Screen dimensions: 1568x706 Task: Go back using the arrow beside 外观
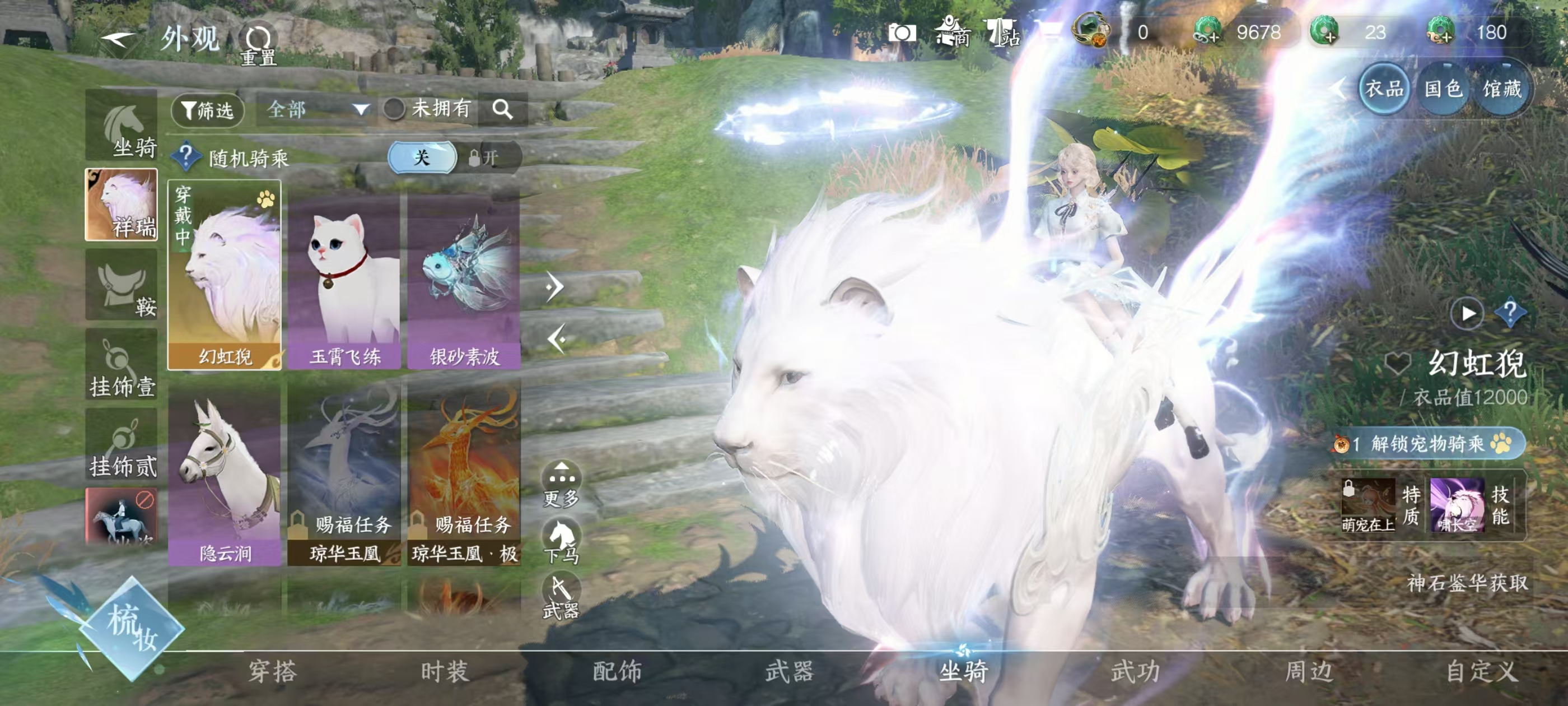point(119,40)
